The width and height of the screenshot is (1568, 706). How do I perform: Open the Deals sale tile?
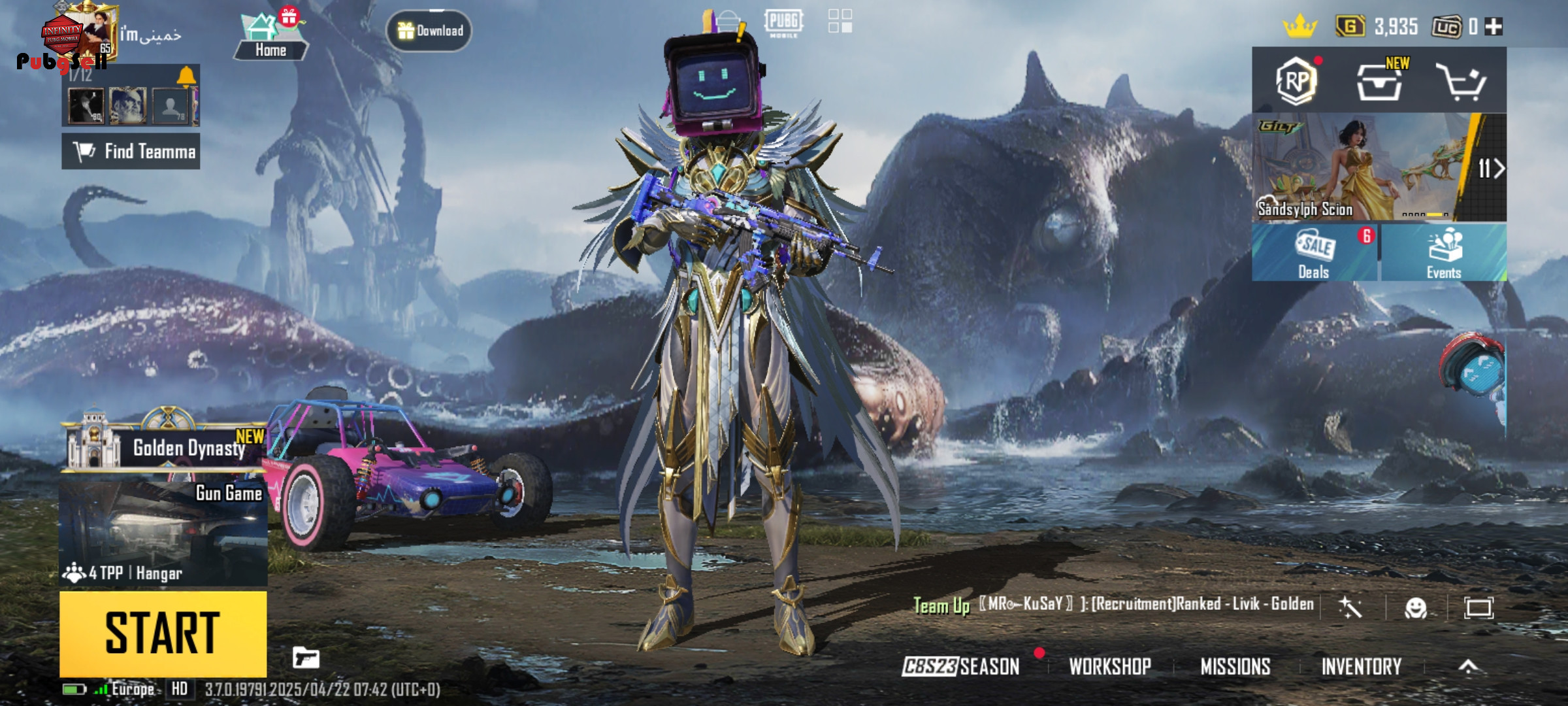(x=1314, y=253)
